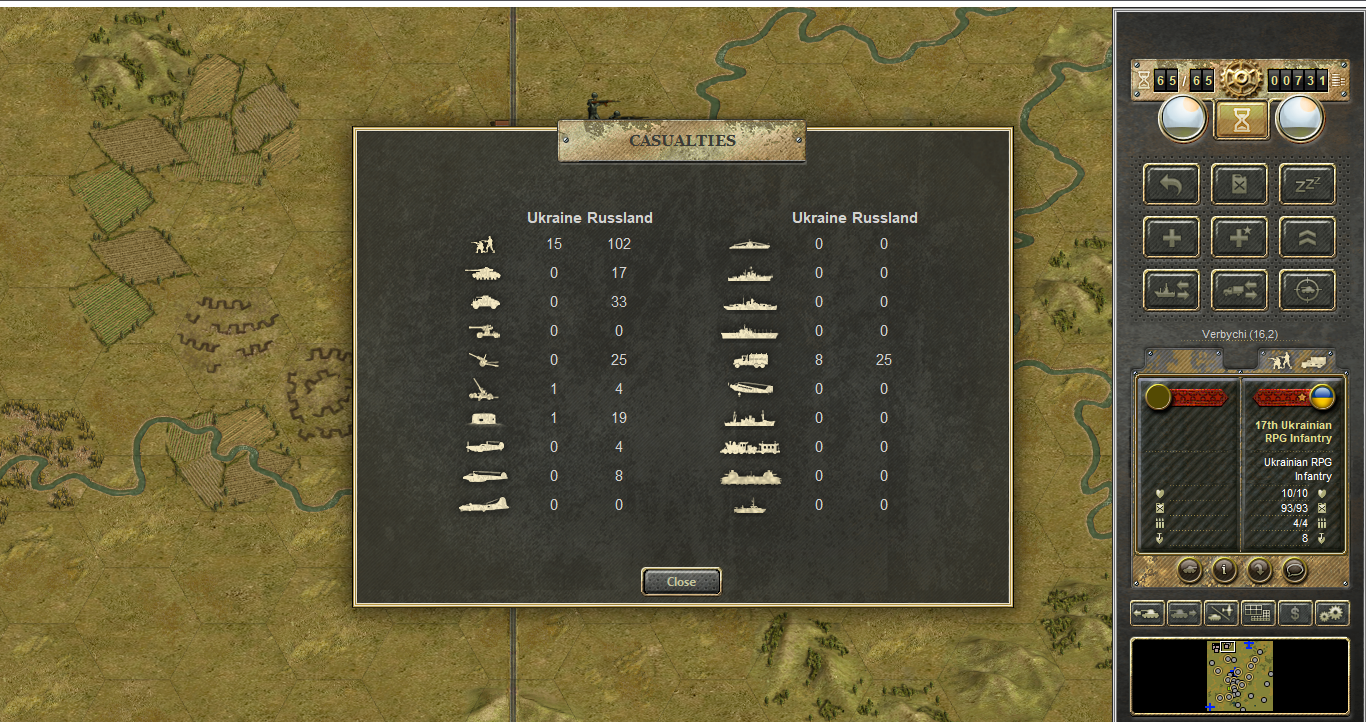This screenshot has height=722, width=1366.
Task: Select the next unit tank arrow button
Action: click(x=1184, y=613)
